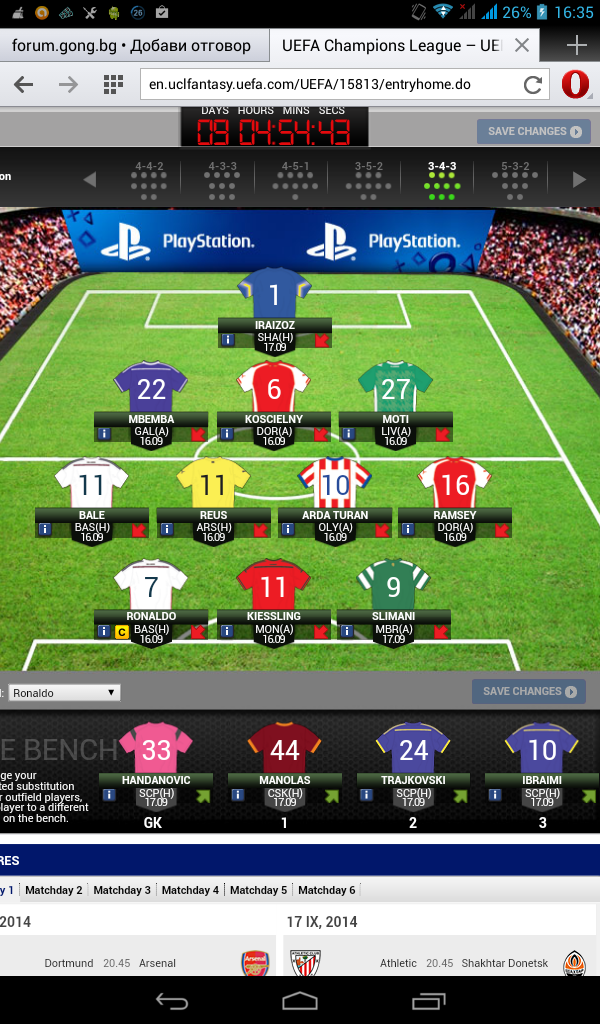The width and height of the screenshot is (600, 1024).
Task: Reload the page in the browser
Action: click(533, 84)
